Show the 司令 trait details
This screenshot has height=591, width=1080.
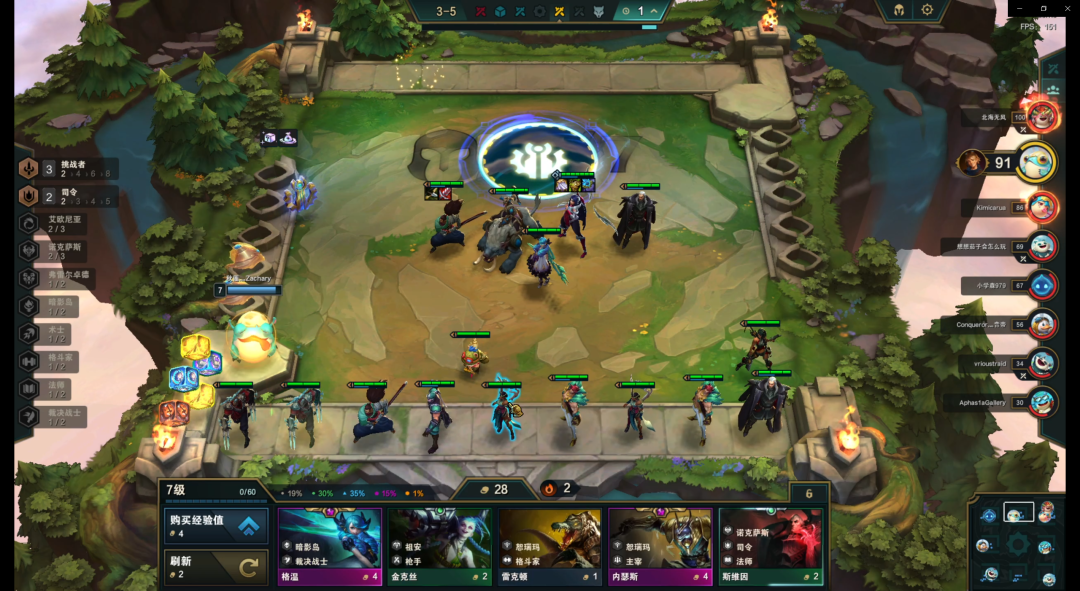(x=68, y=196)
